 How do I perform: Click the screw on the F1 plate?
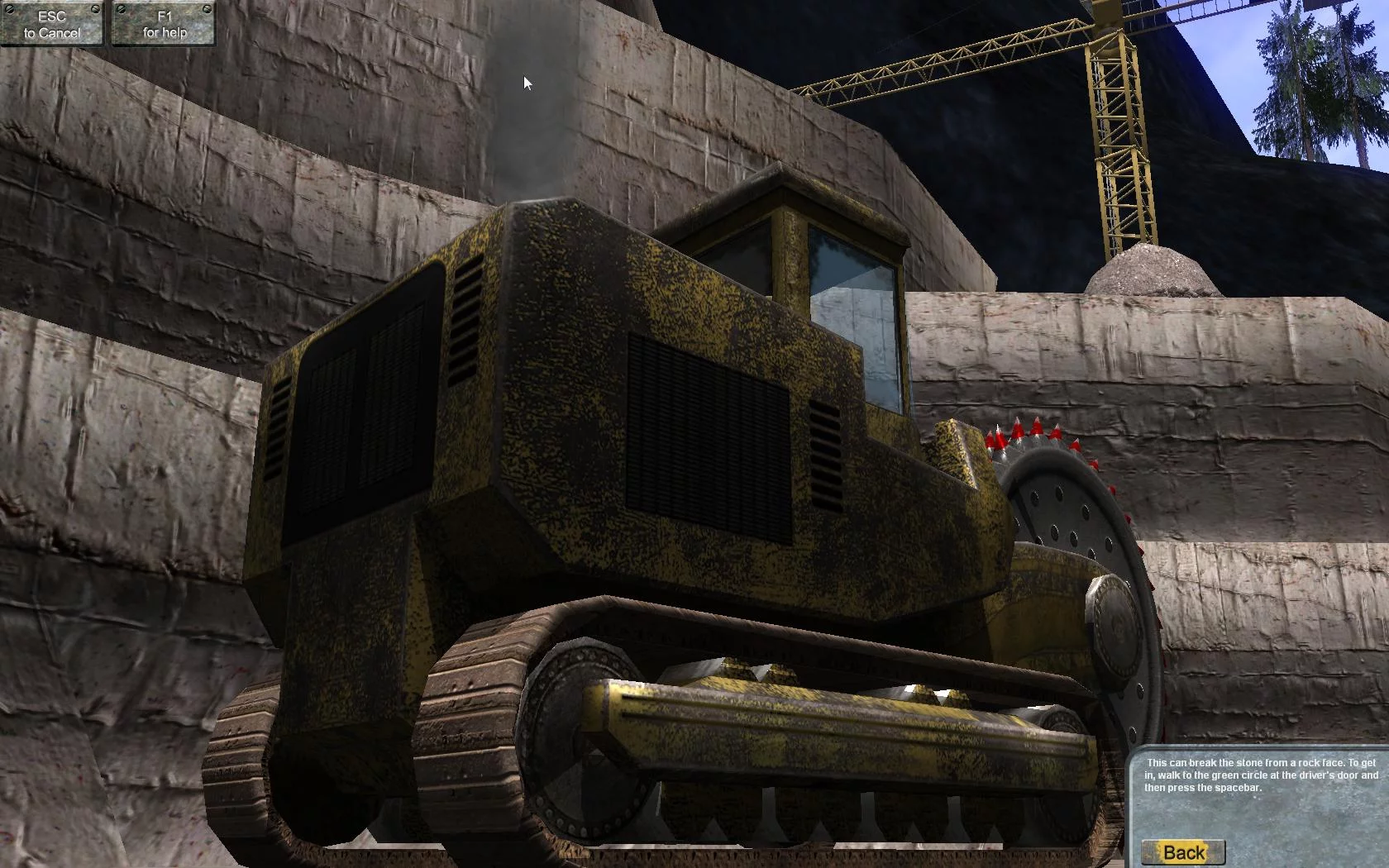pyautogui.click(x=122, y=9)
